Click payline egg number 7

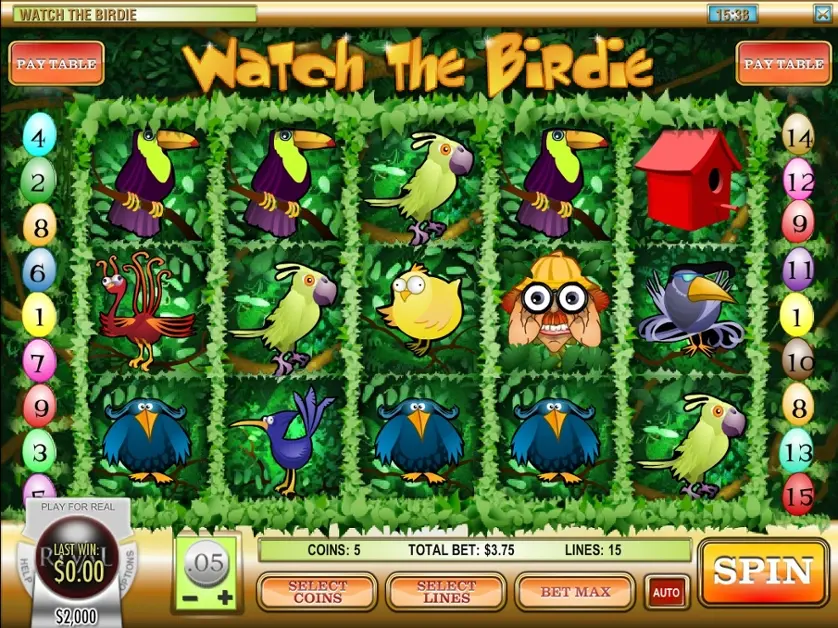39,360
